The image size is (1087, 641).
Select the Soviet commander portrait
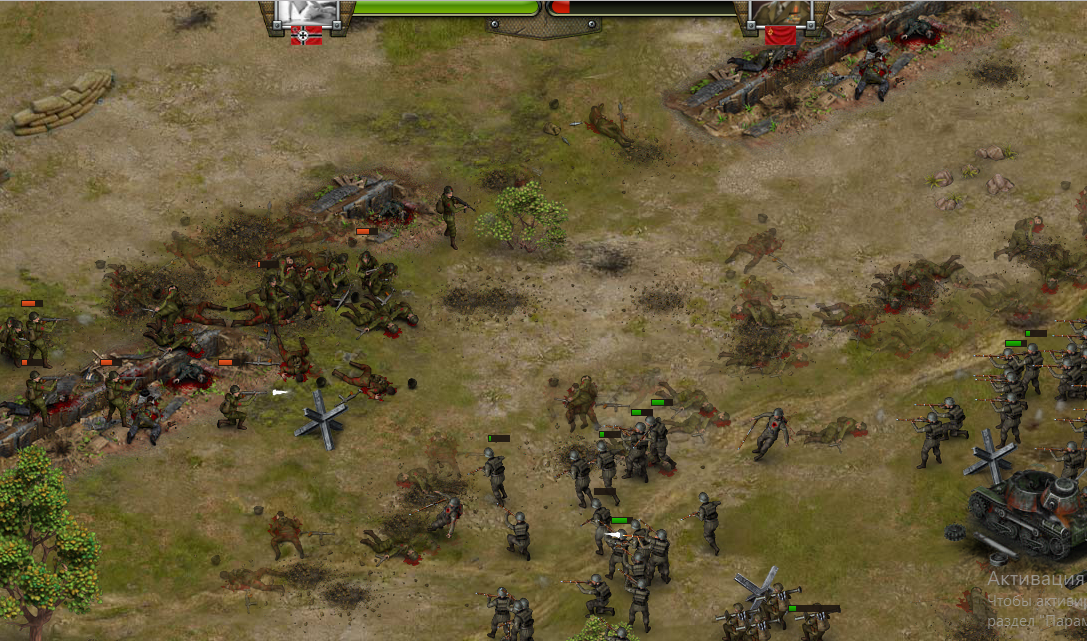pos(779,11)
